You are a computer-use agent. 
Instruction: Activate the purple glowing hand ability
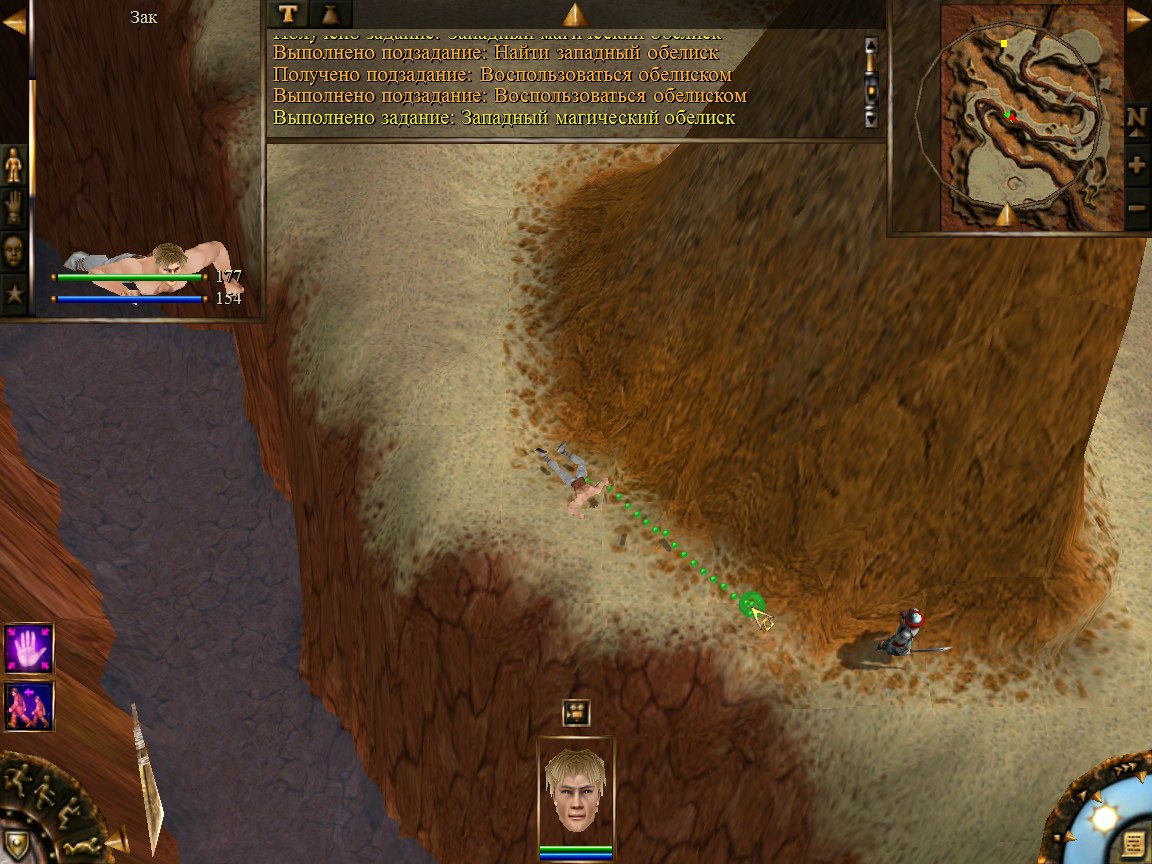click(x=28, y=649)
